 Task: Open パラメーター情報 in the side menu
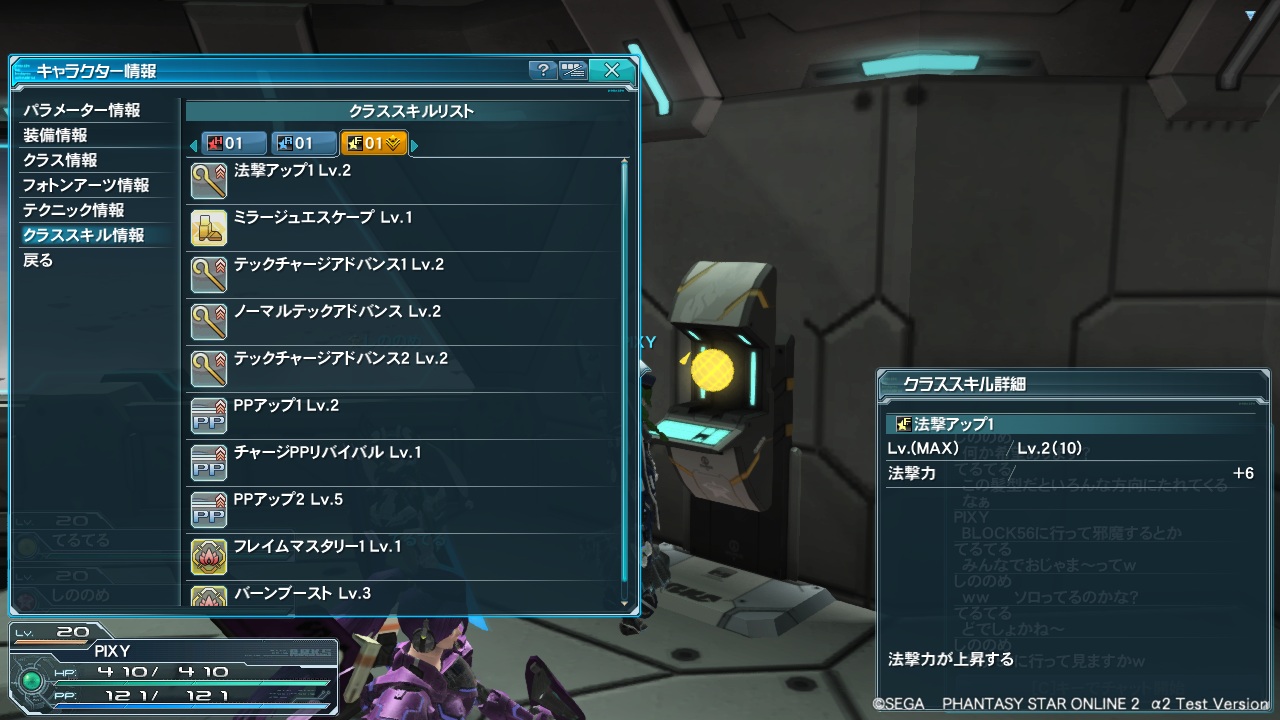pyautogui.click(x=82, y=110)
